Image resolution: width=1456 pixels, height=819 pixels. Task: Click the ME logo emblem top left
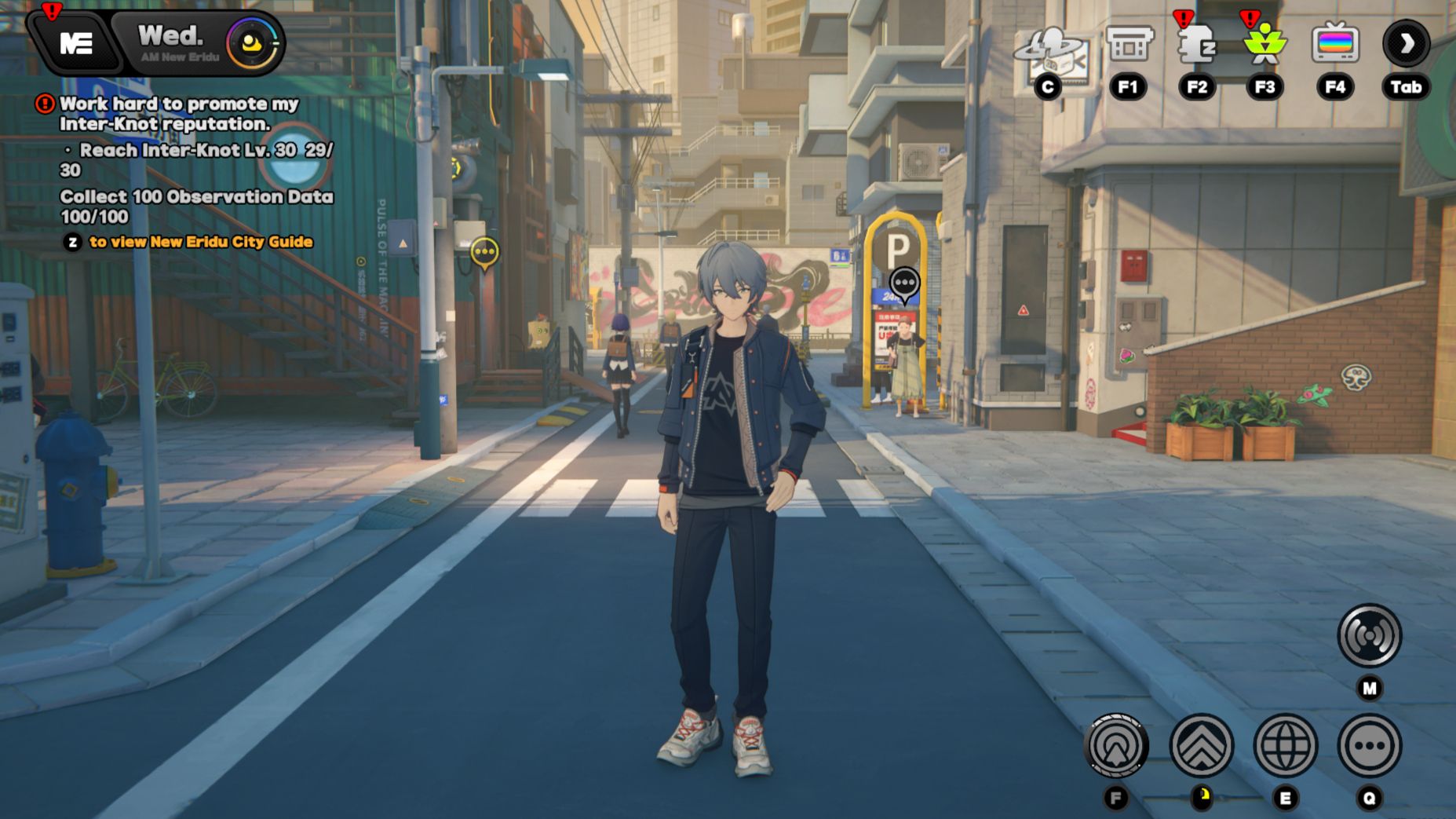click(75, 42)
